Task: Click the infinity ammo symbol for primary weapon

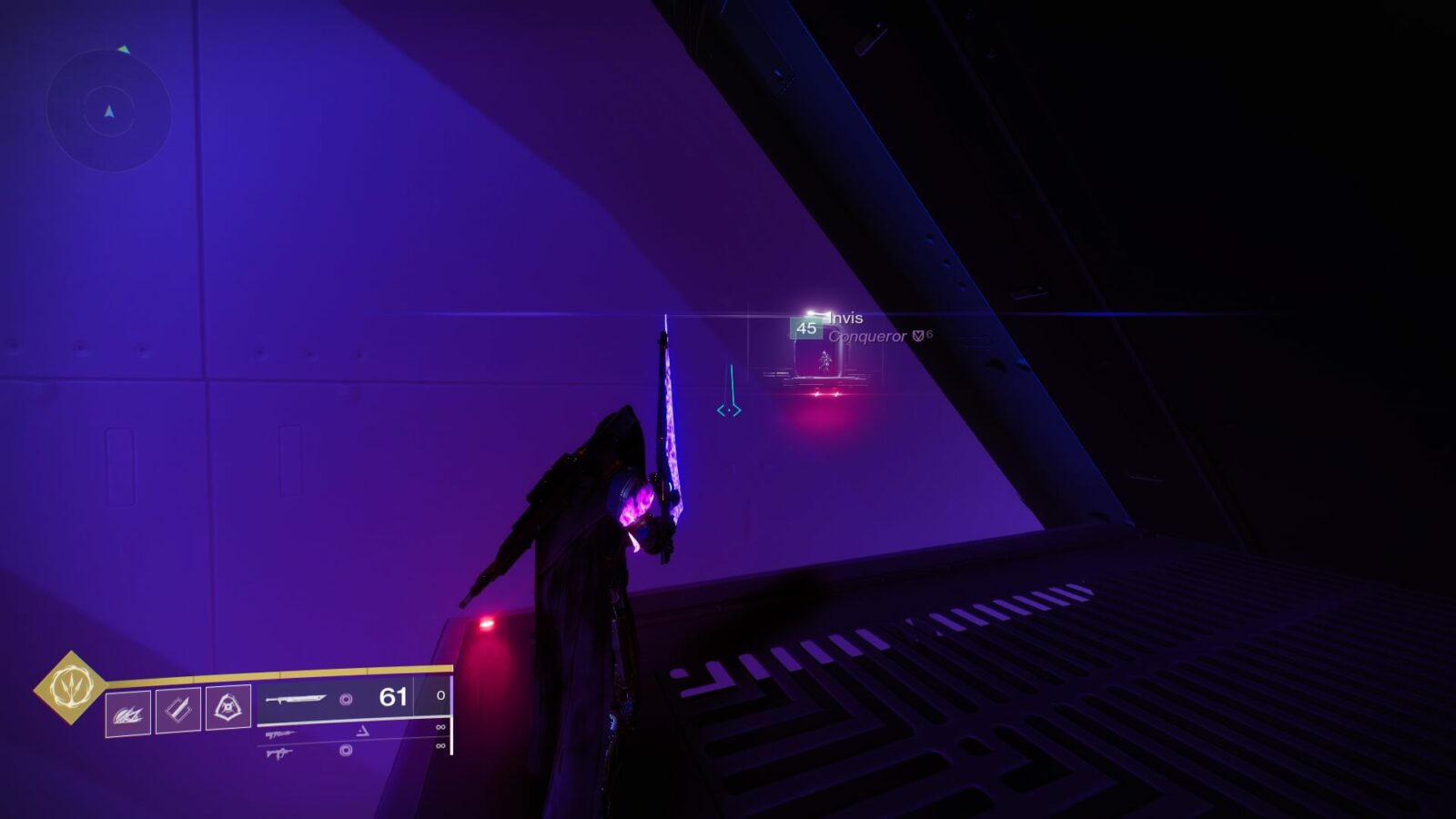Action: (441, 729)
